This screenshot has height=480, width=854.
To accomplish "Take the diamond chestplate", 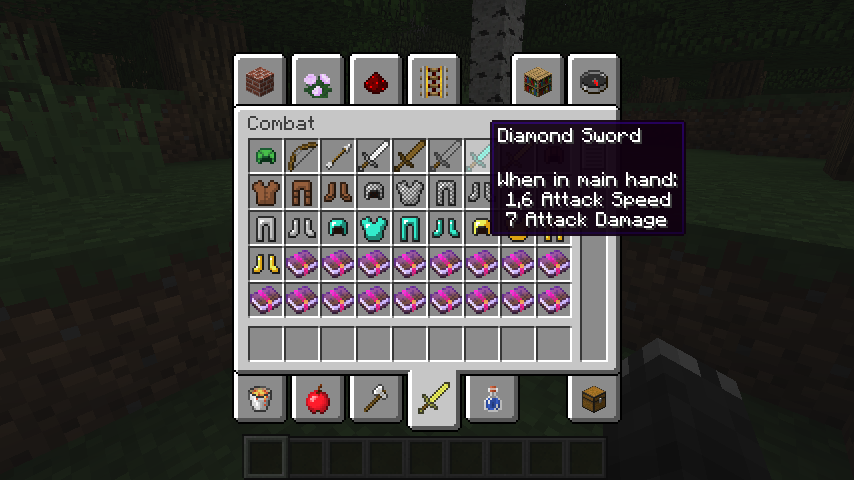I will [x=374, y=228].
